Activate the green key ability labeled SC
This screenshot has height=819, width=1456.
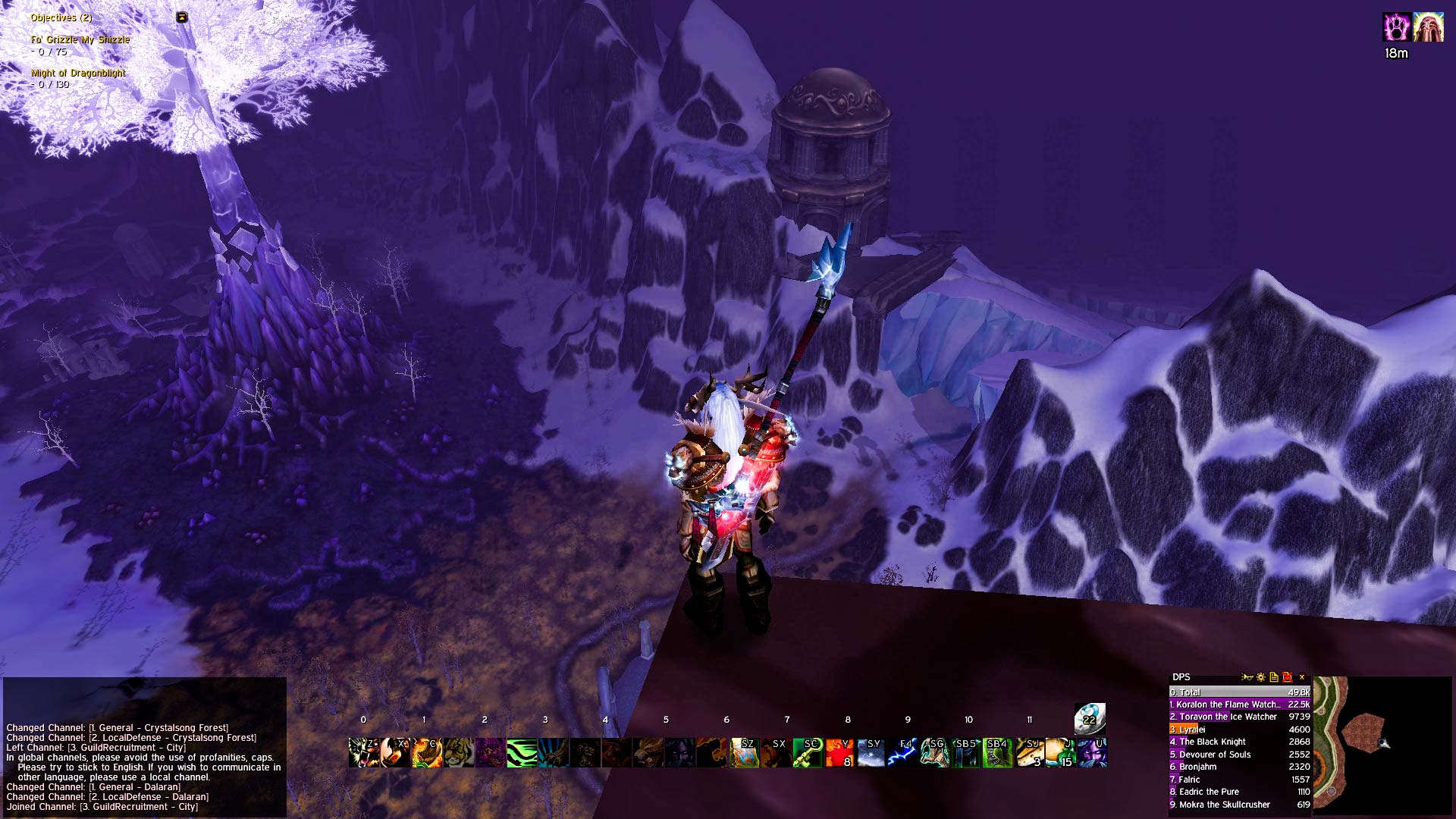click(x=807, y=752)
